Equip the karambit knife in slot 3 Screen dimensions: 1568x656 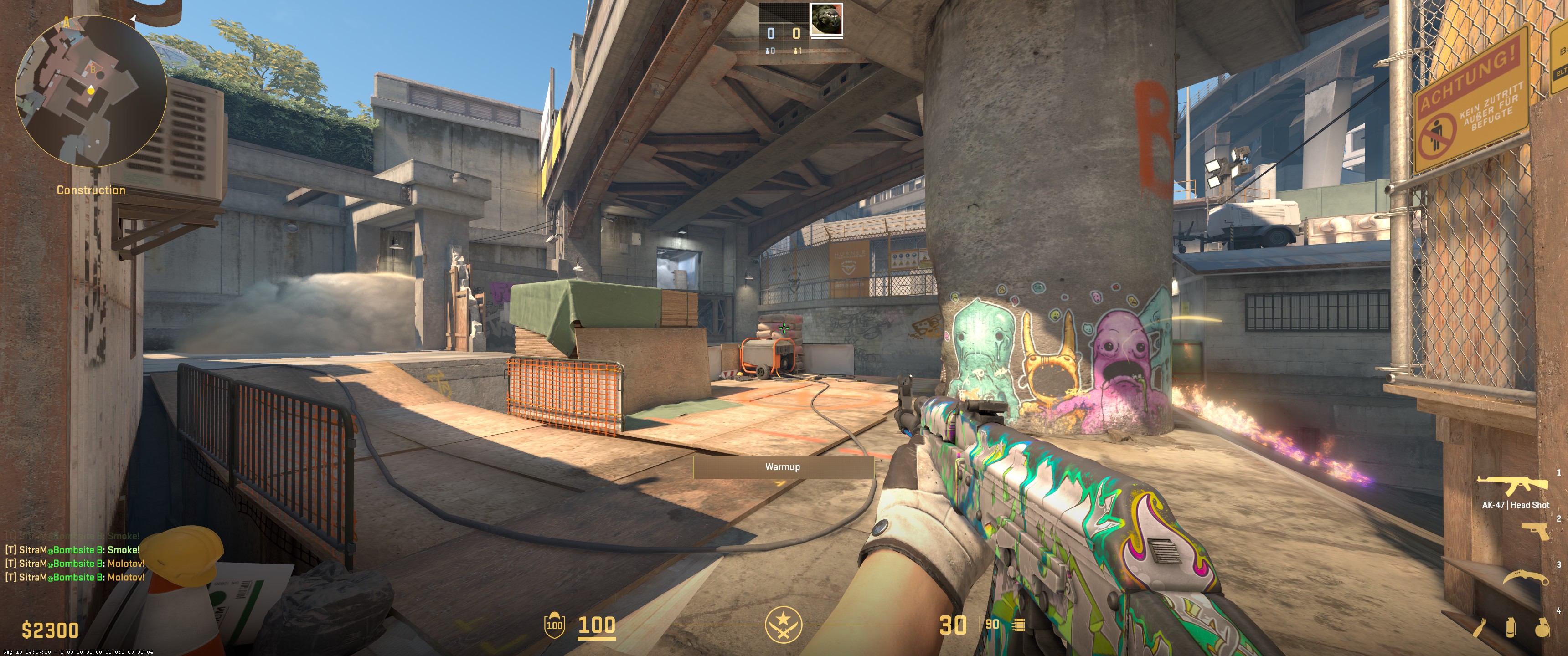[1527, 577]
